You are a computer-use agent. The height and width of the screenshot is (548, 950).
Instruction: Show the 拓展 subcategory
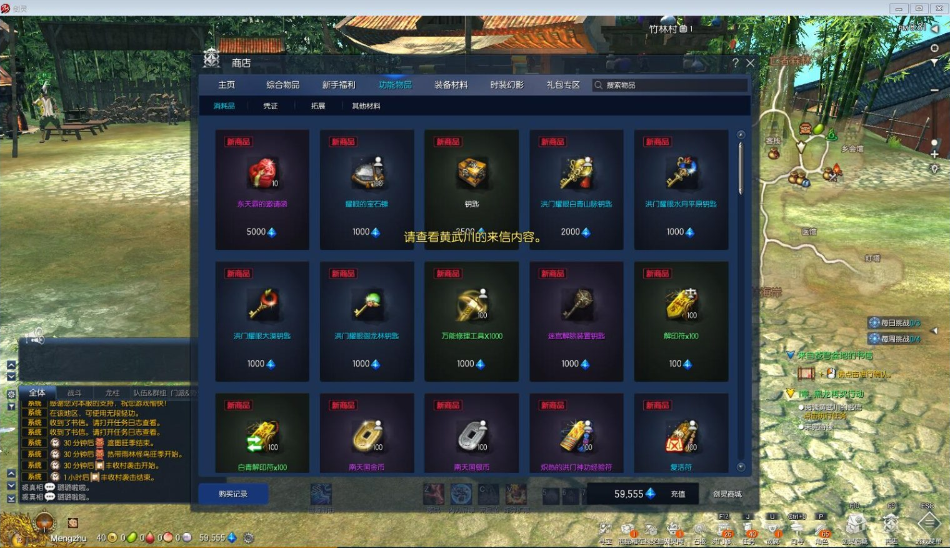[318, 106]
